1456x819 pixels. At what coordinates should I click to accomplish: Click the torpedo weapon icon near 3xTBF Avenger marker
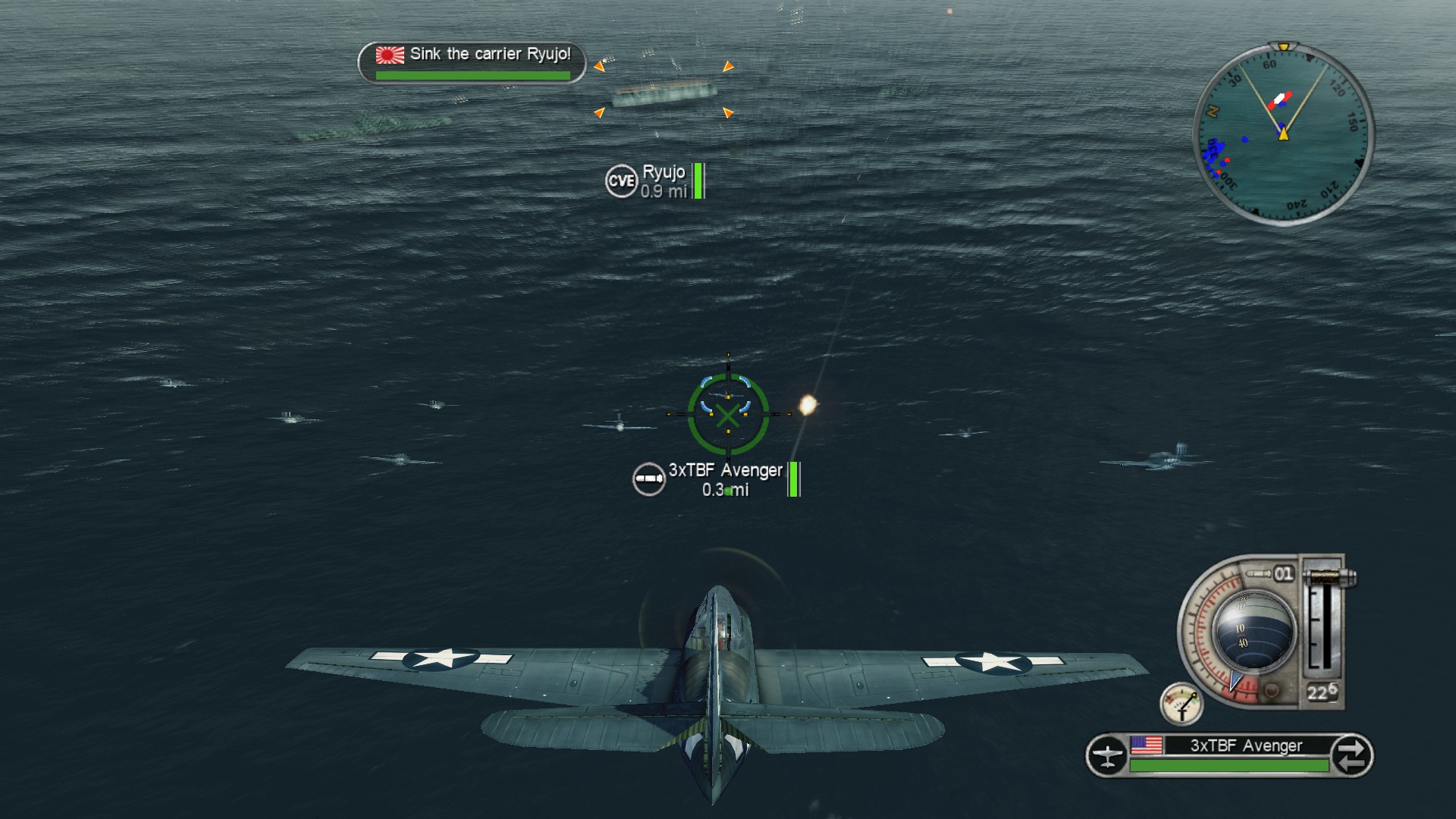coord(648,479)
